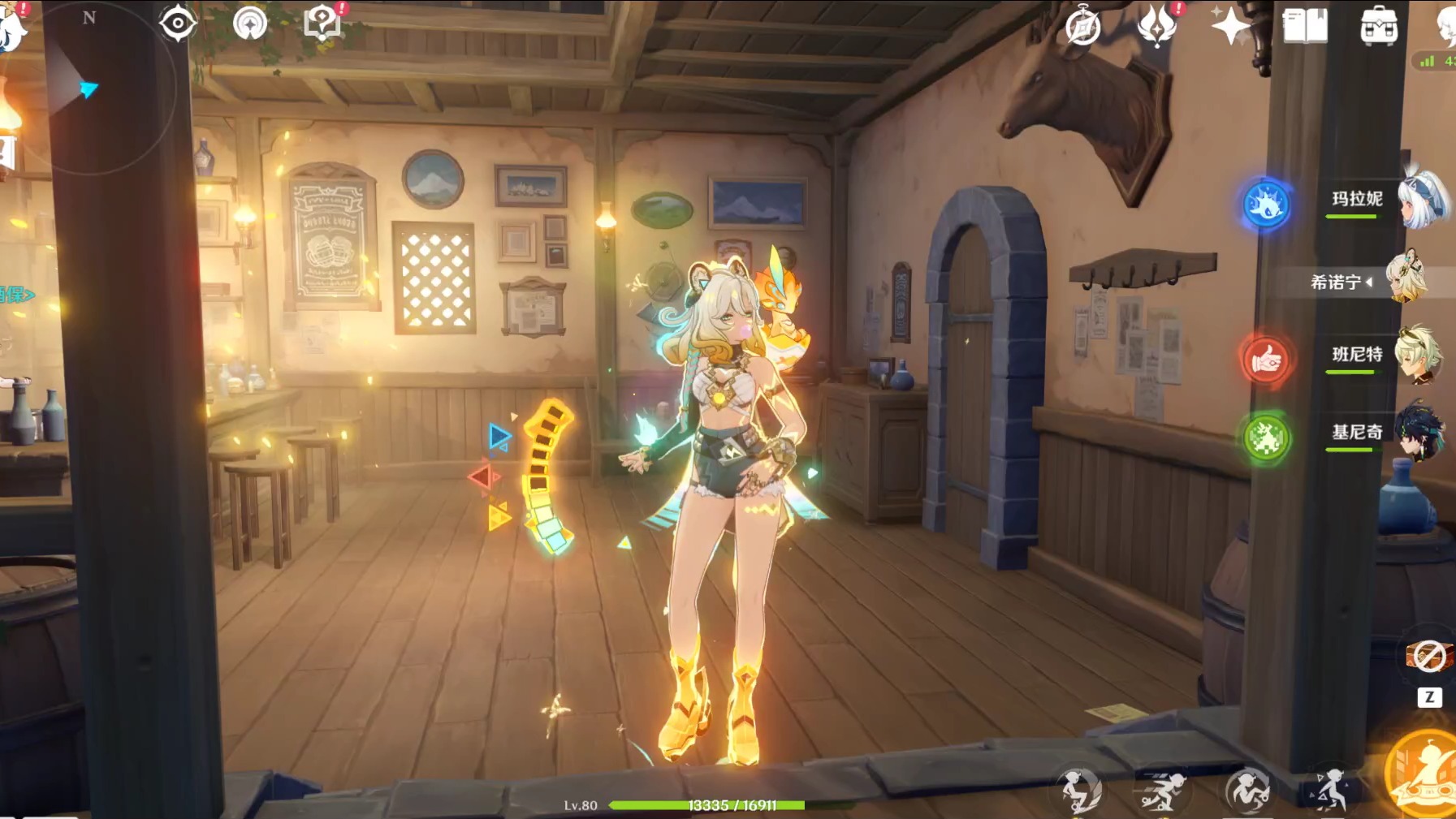Tap the sprinting figure dash icon

coord(1161,791)
